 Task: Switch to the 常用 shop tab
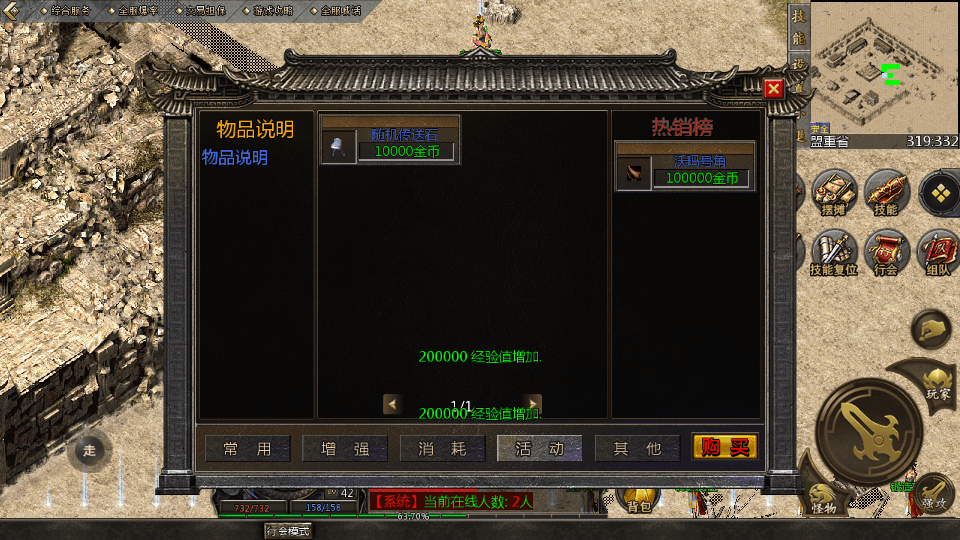click(247, 449)
